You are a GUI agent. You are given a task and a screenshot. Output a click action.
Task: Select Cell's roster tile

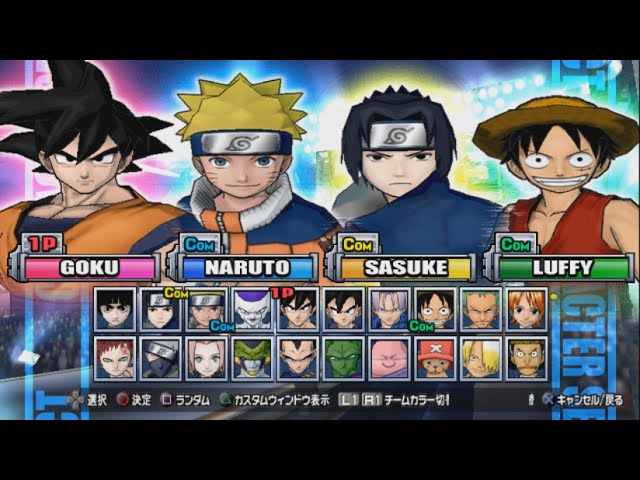[252, 357]
